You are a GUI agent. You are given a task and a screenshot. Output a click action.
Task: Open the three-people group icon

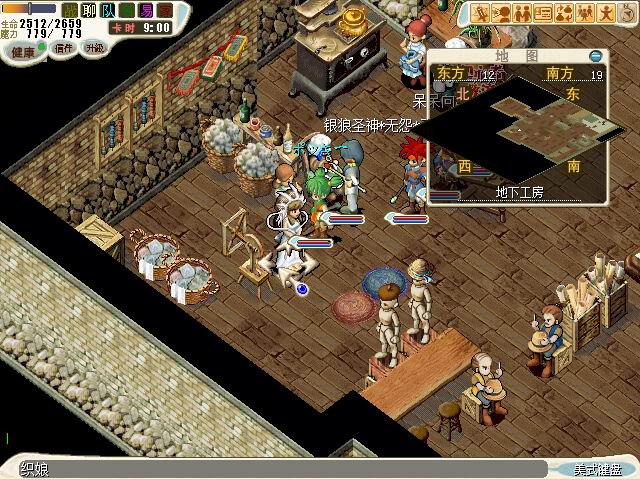pyautogui.click(x=585, y=13)
